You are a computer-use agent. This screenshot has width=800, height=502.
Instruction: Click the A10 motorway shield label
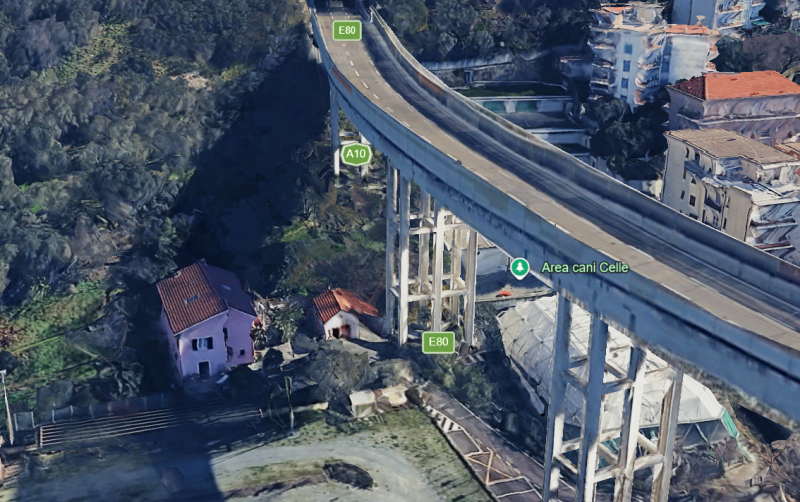tap(356, 154)
